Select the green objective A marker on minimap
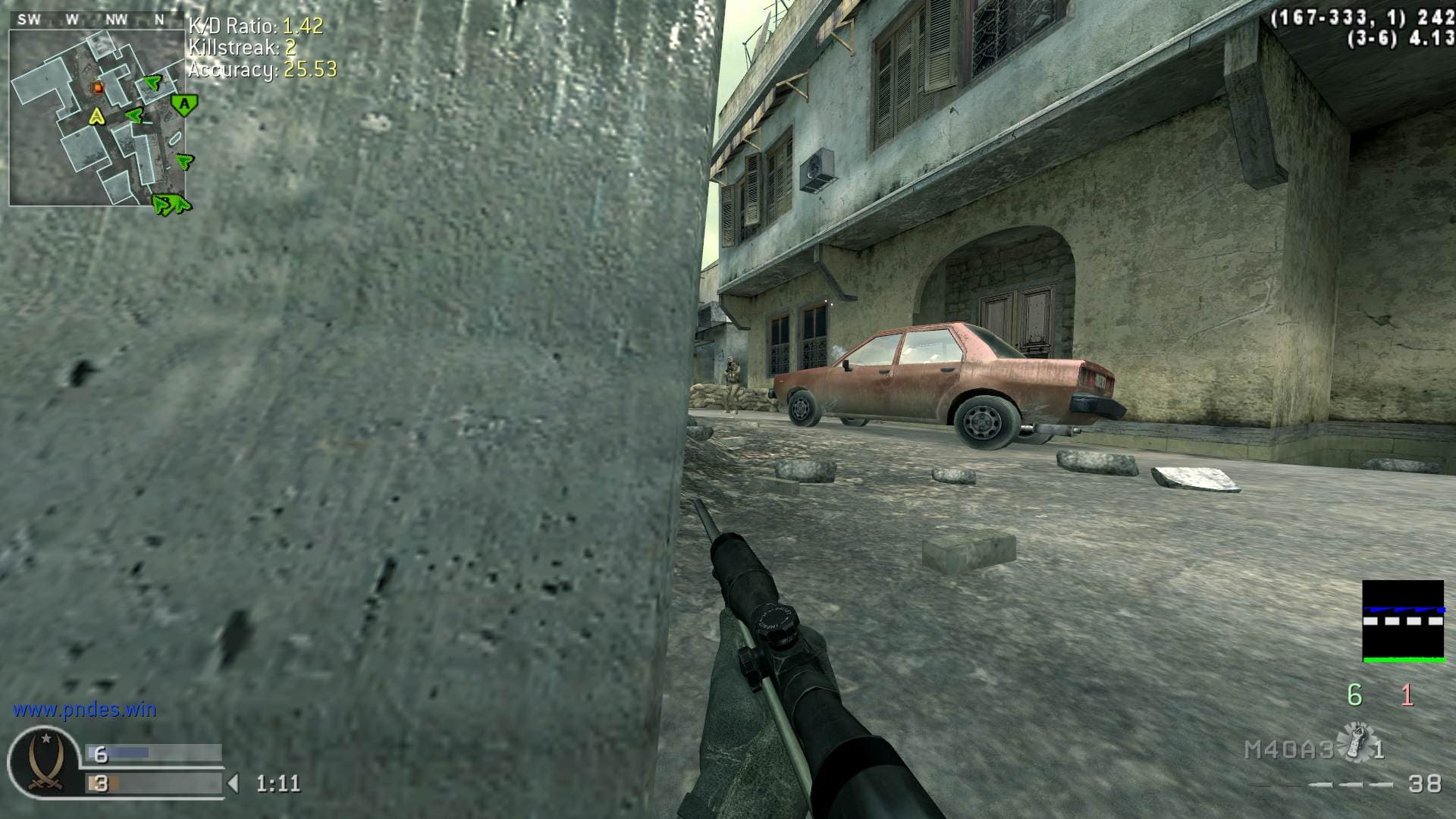This screenshot has height=819, width=1456. point(184,104)
